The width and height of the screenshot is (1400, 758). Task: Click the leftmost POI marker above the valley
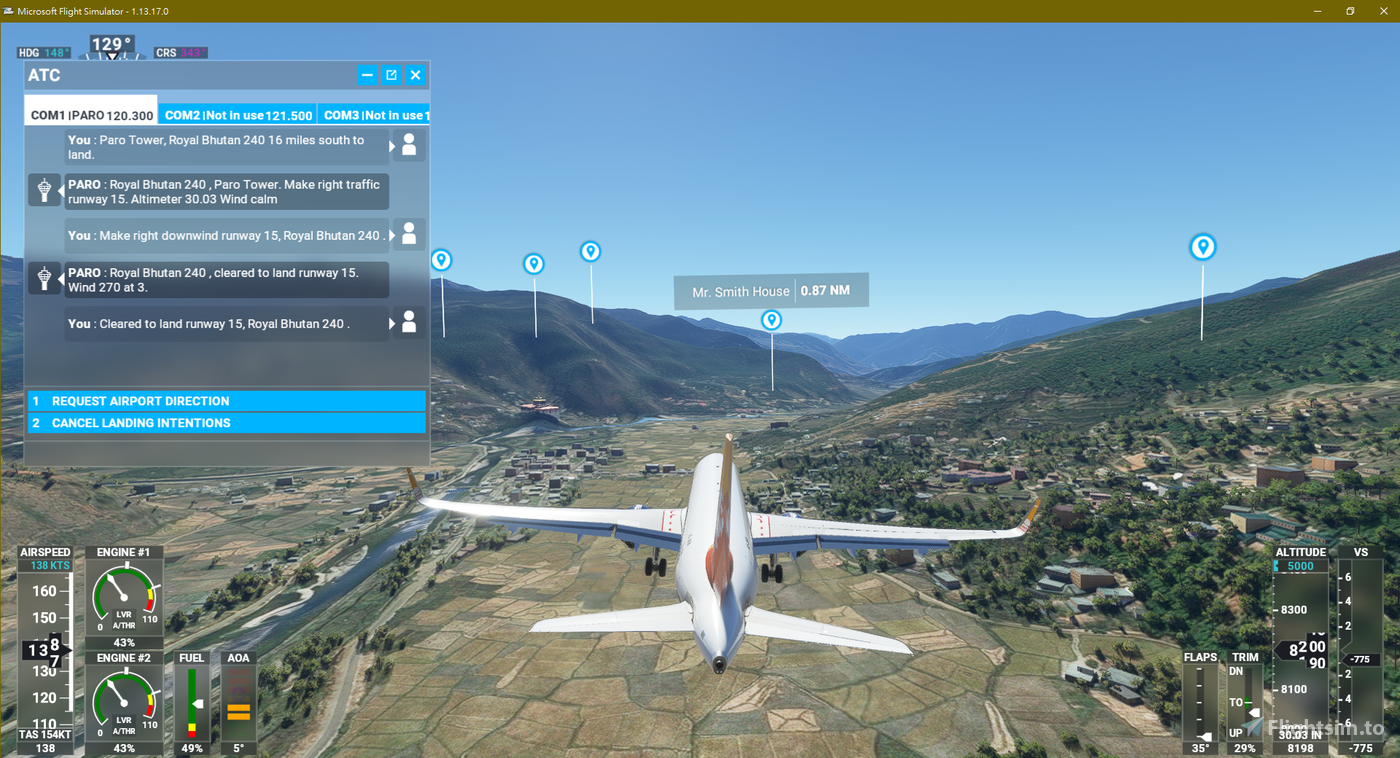point(441,258)
